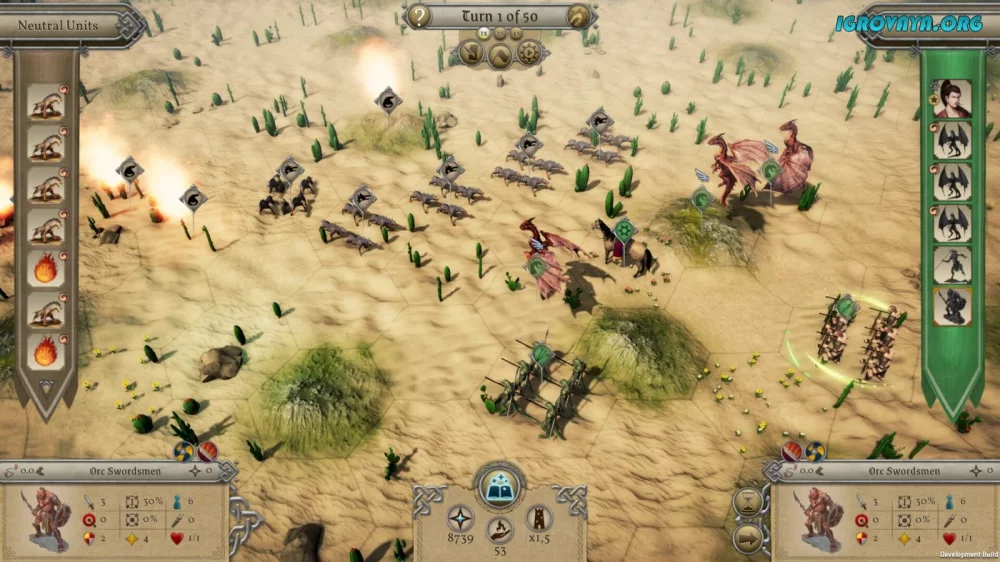Click the hourglass wait button
1000x562 pixels.
point(747,501)
